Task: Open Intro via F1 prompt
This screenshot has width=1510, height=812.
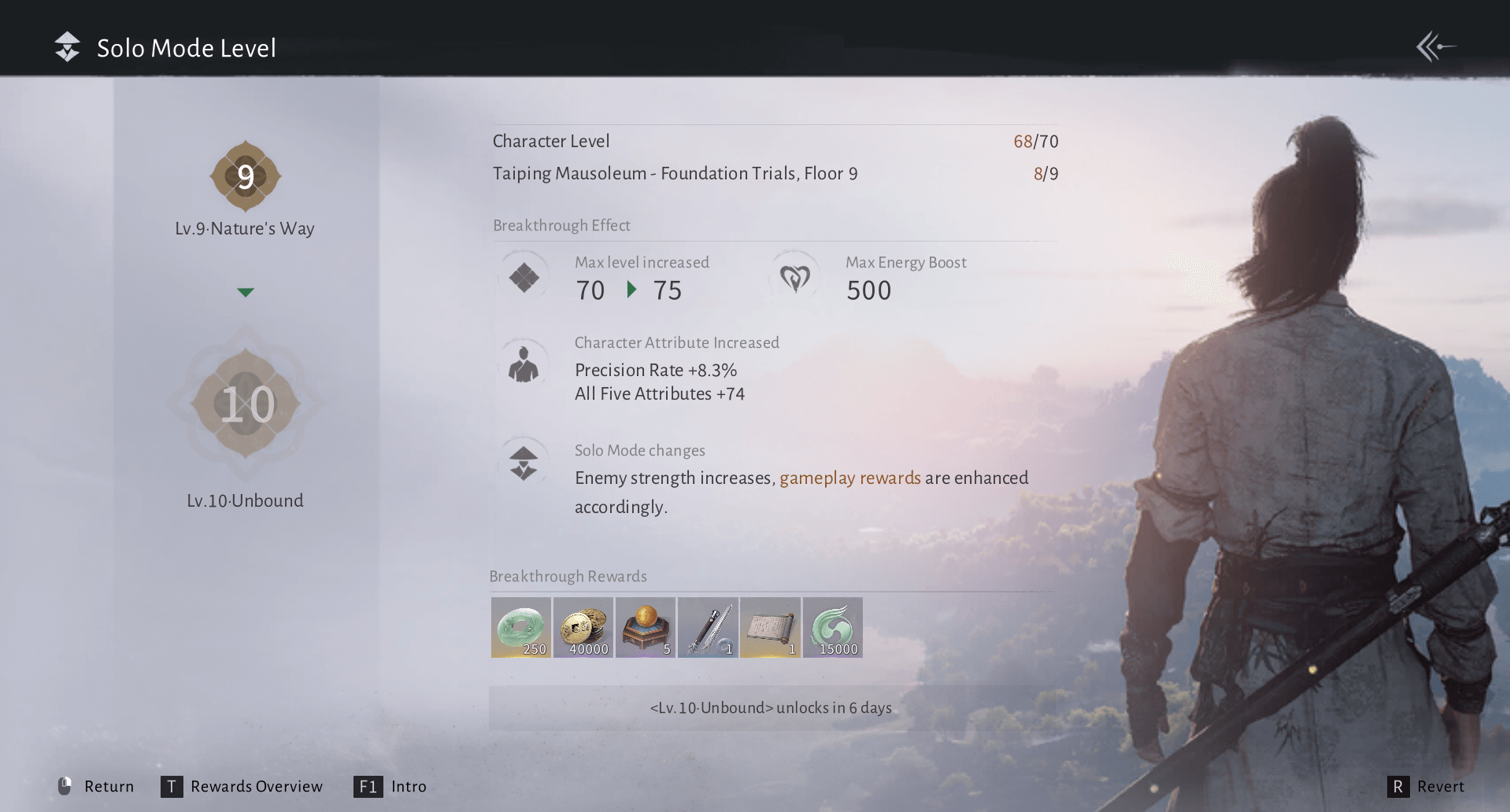Action: 391,786
